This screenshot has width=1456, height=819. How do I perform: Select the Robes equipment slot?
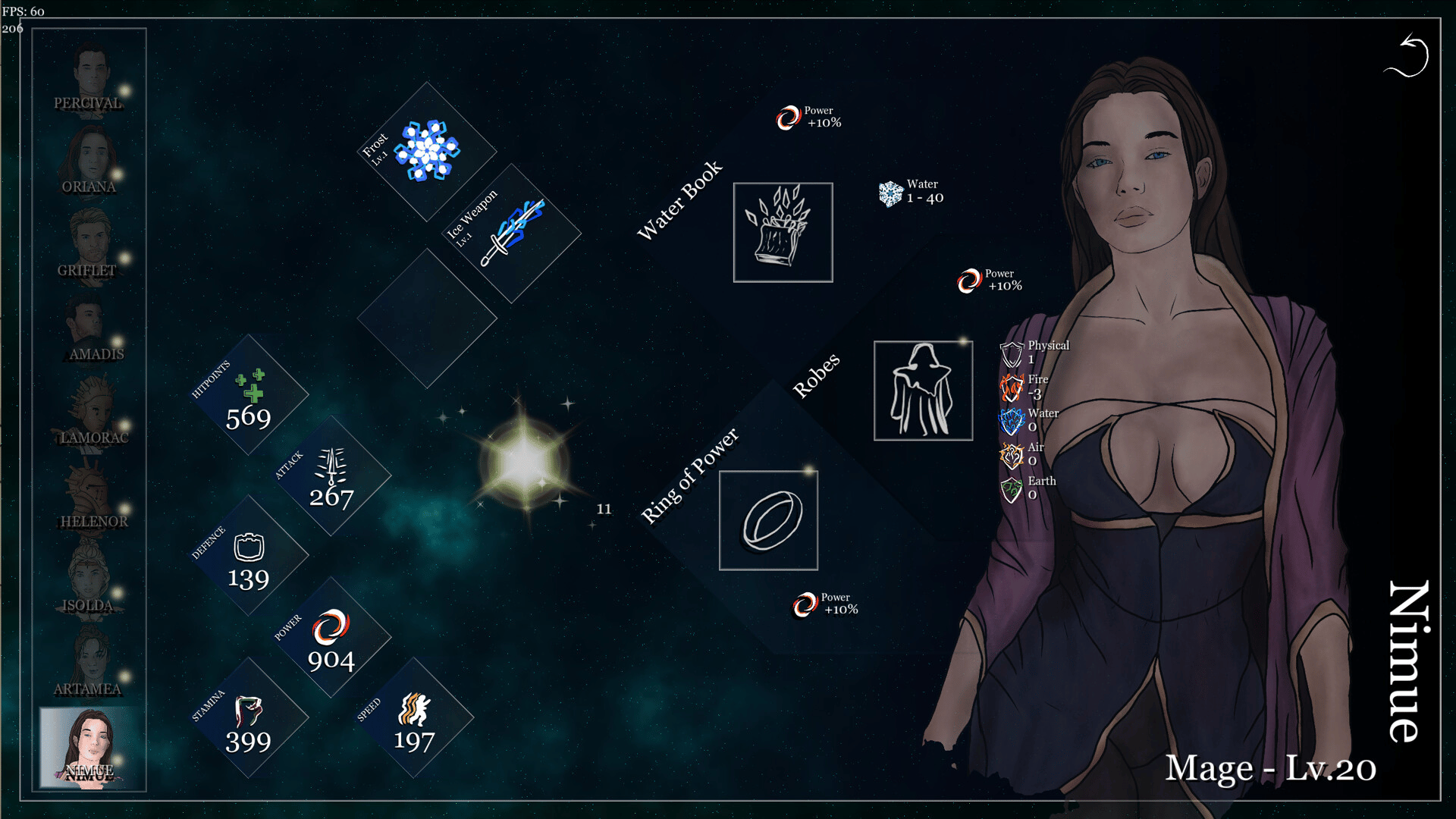pos(923,391)
